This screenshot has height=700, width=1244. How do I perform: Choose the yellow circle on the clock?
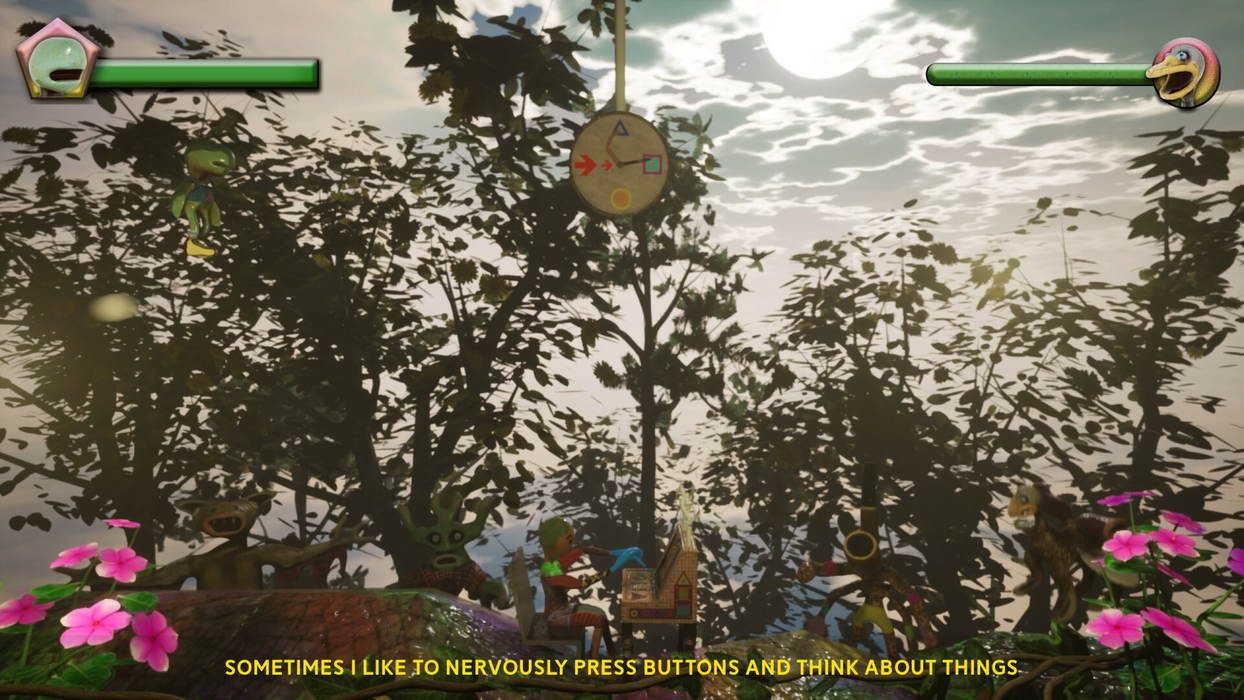click(x=620, y=199)
